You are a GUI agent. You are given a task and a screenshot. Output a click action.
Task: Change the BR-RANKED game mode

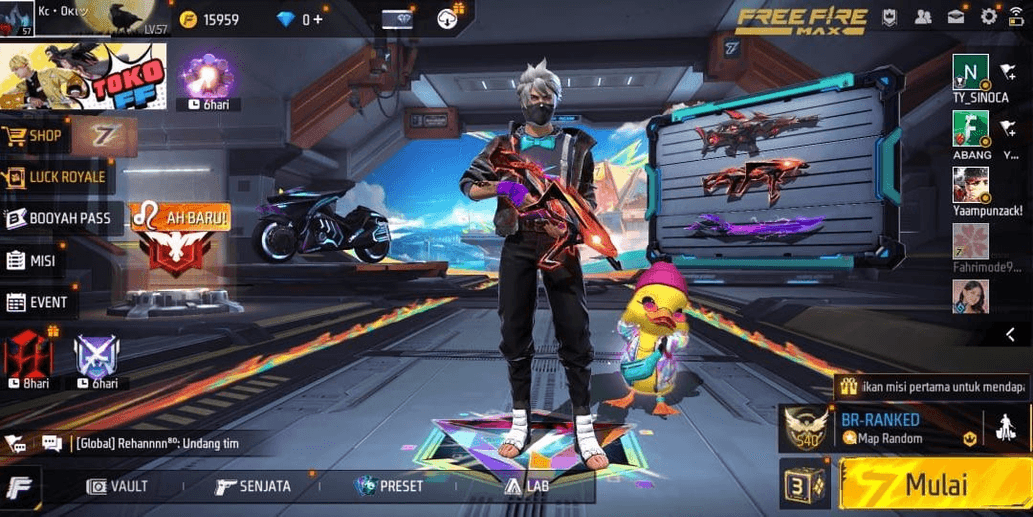pos(882,428)
